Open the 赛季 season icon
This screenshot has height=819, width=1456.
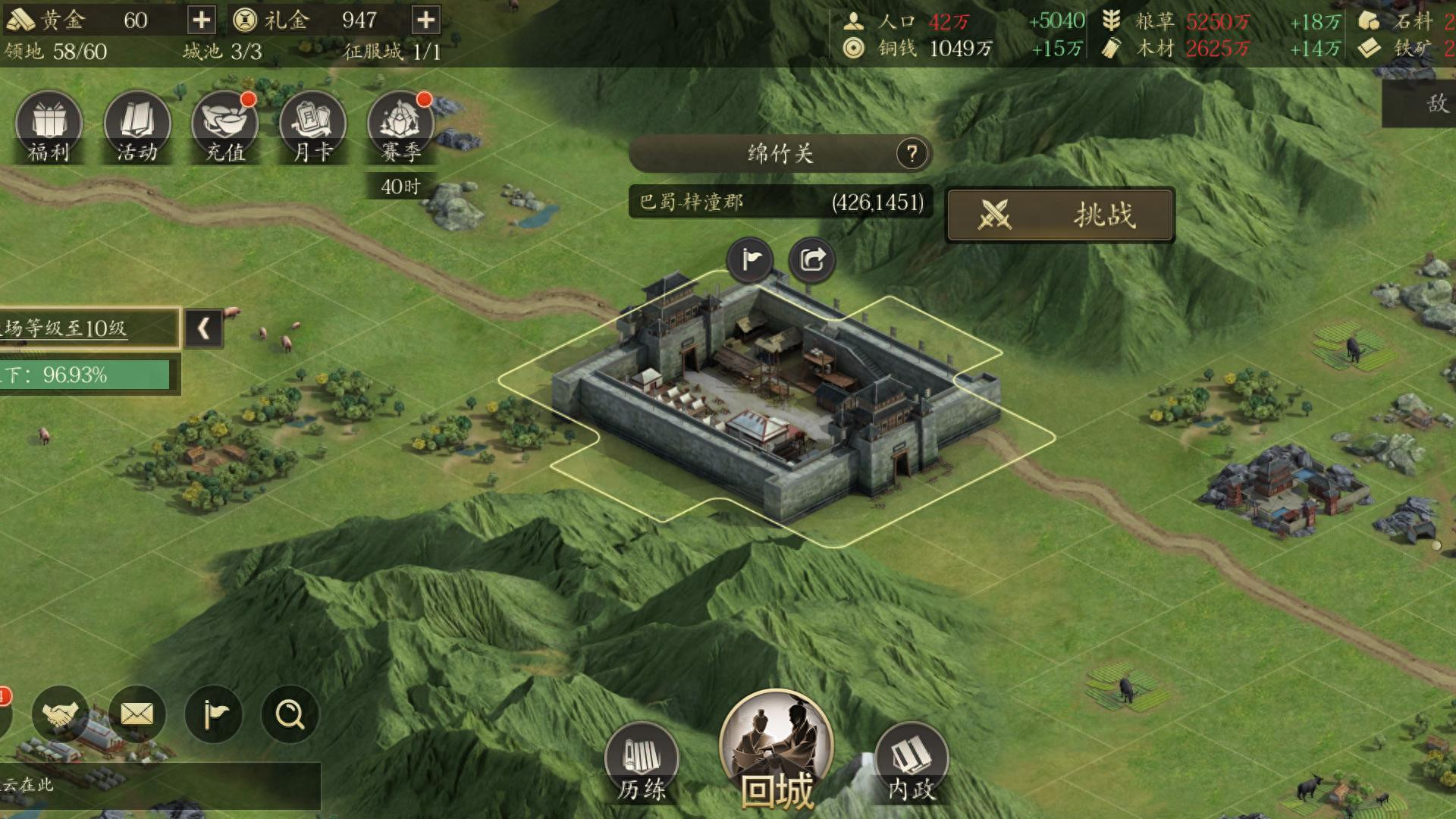point(400,127)
